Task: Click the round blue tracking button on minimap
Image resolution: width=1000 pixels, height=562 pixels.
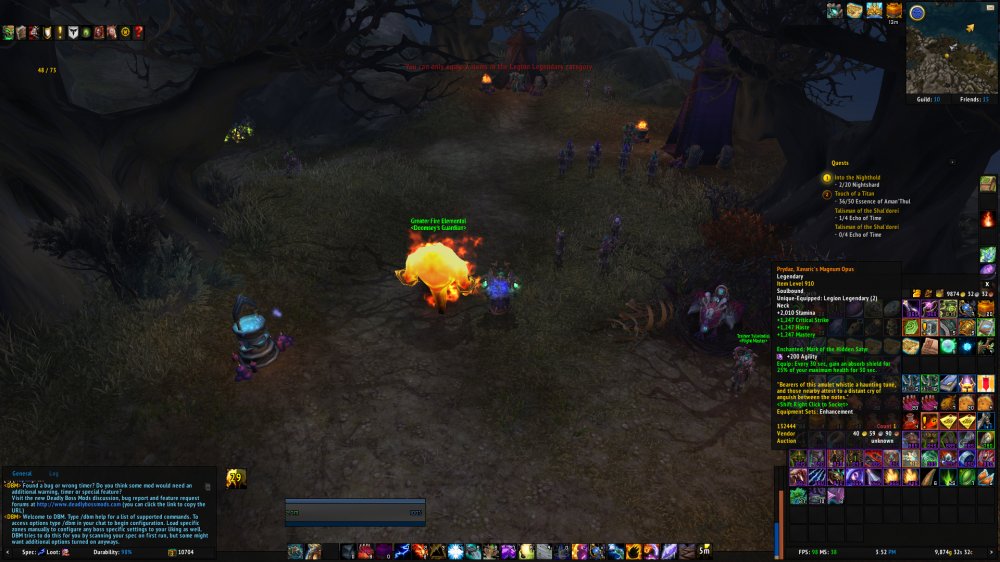Action: [x=917, y=13]
